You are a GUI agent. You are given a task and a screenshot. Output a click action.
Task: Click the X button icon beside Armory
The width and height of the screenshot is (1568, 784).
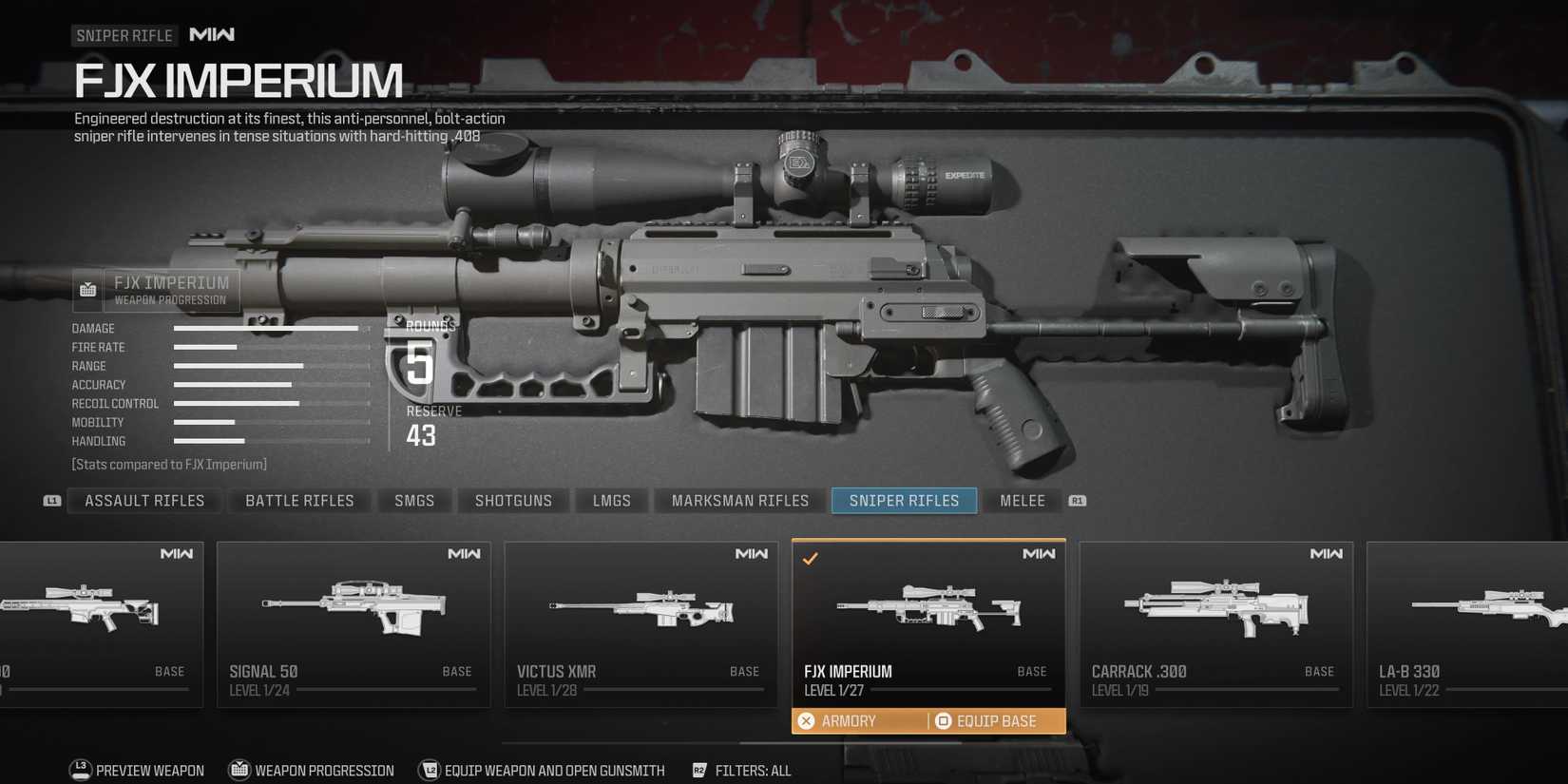(x=807, y=720)
